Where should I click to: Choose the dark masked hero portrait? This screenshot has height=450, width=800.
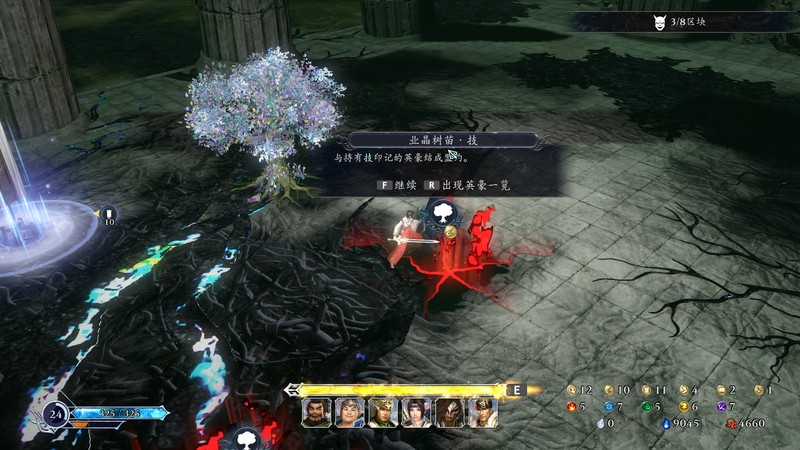click(x=449, y=412)
